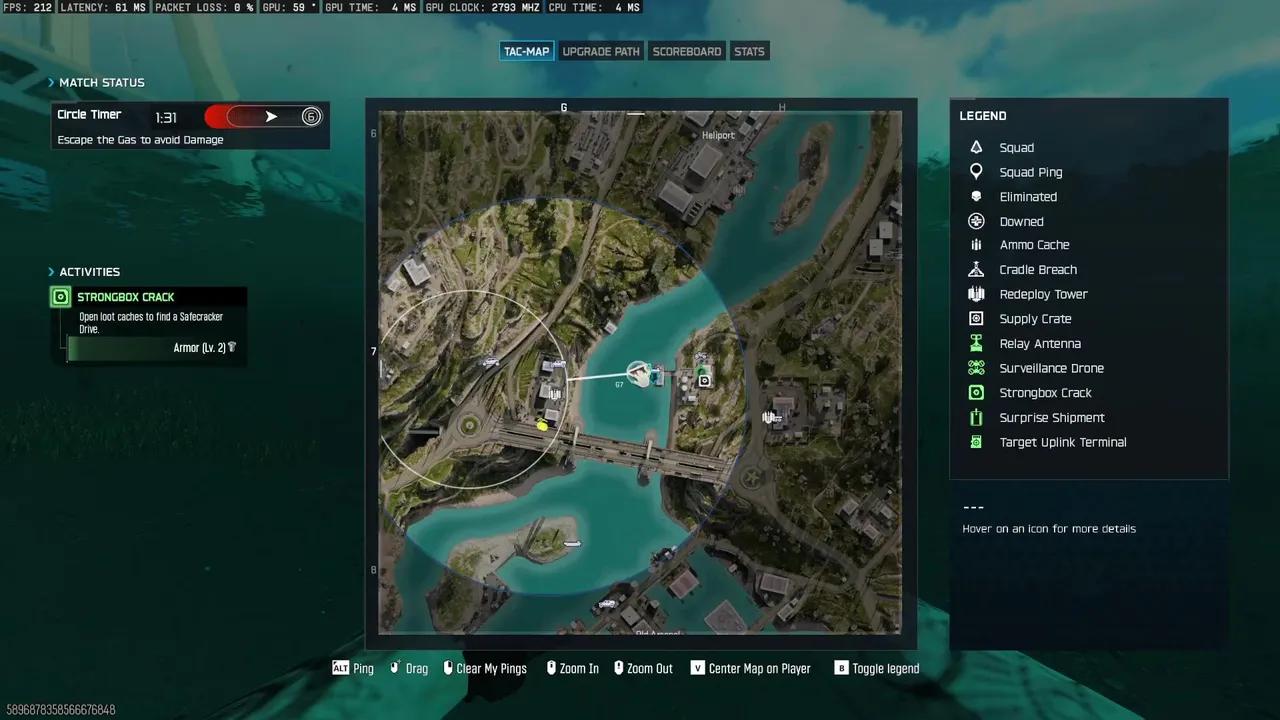1280x720 pixels.
Task: Collapse the Match Status section header
Action: point(100,82)
